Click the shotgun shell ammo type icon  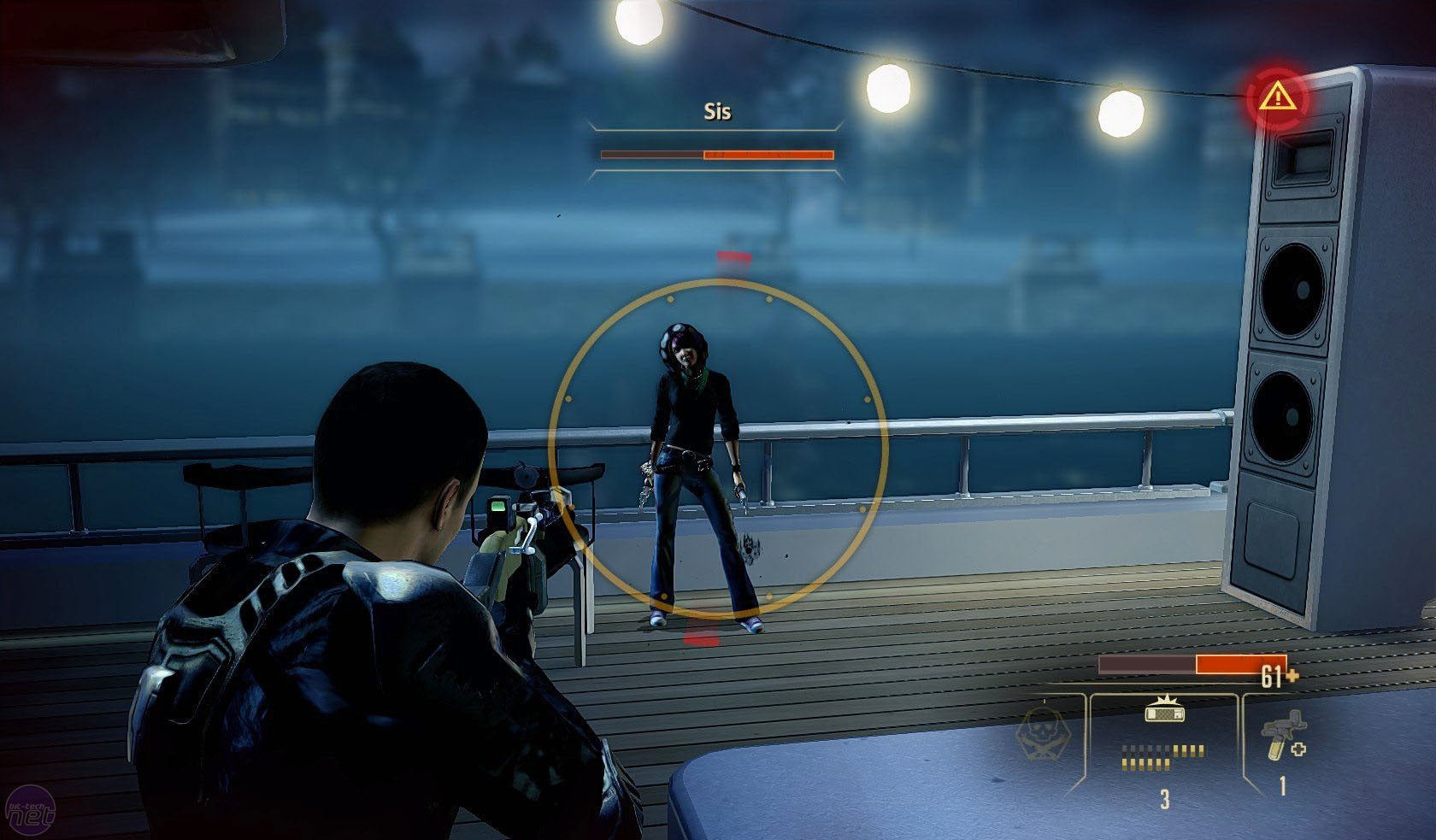[x=1162, y=712]
